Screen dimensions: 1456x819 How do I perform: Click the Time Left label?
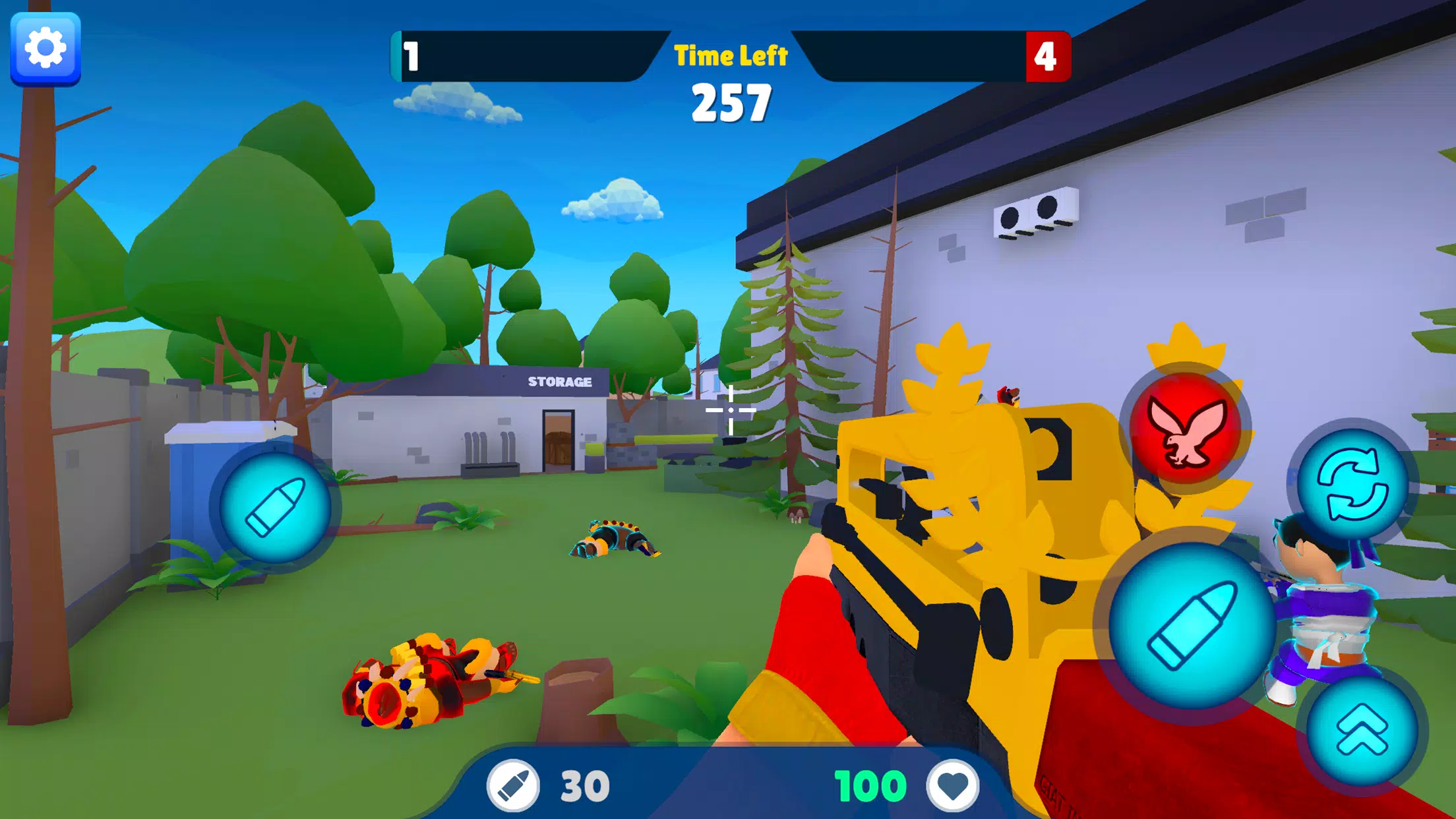click(x=730, y=55)
